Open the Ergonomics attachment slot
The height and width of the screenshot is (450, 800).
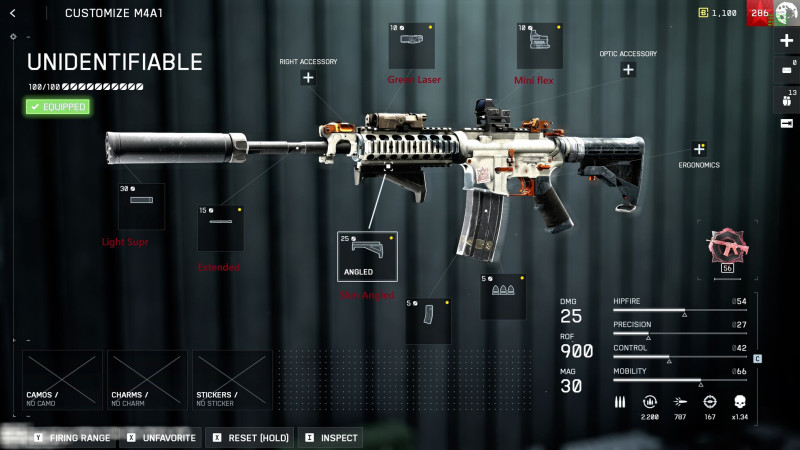coord(699,149)
